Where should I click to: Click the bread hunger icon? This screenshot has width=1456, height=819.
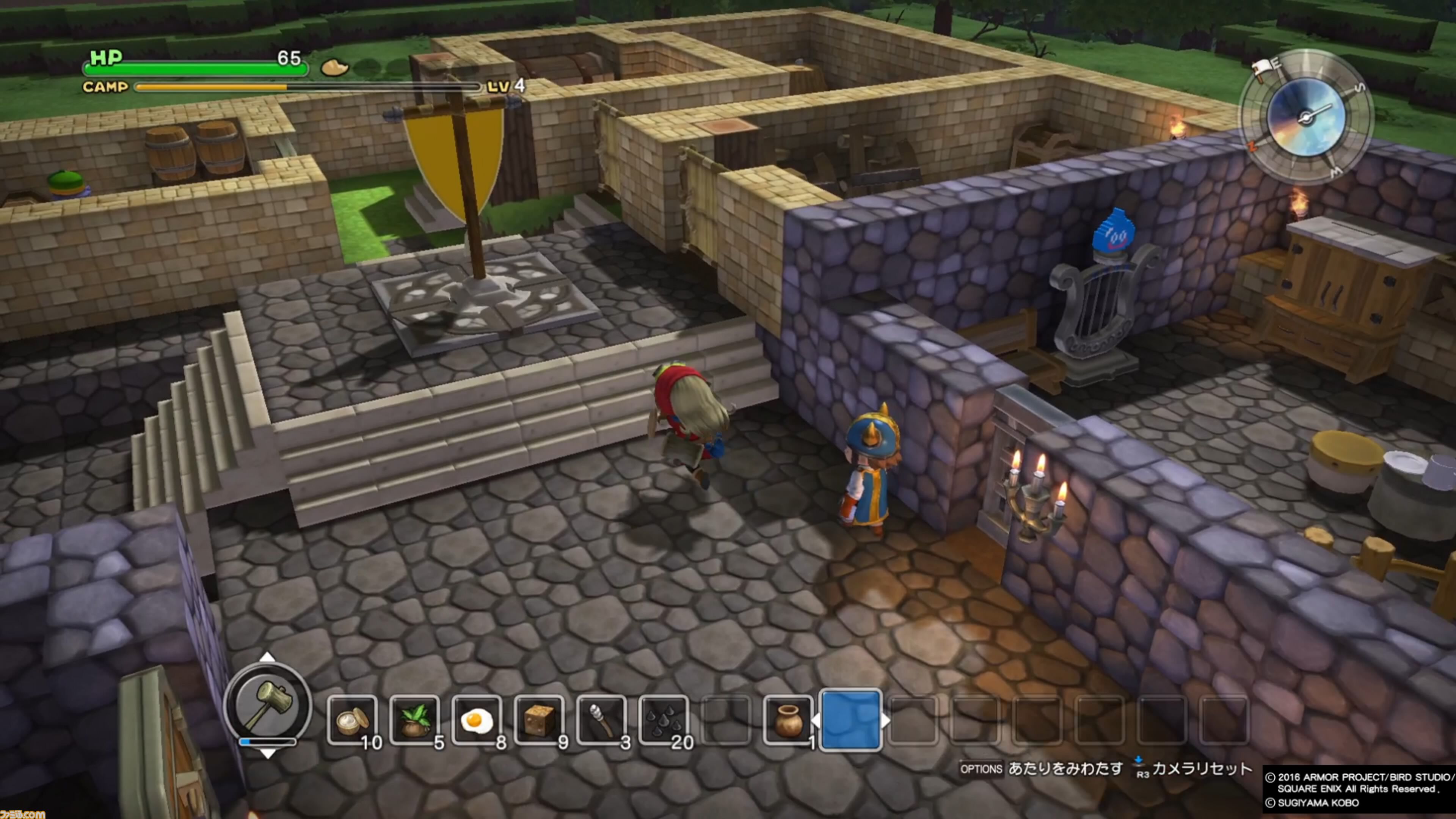[334, 67]
